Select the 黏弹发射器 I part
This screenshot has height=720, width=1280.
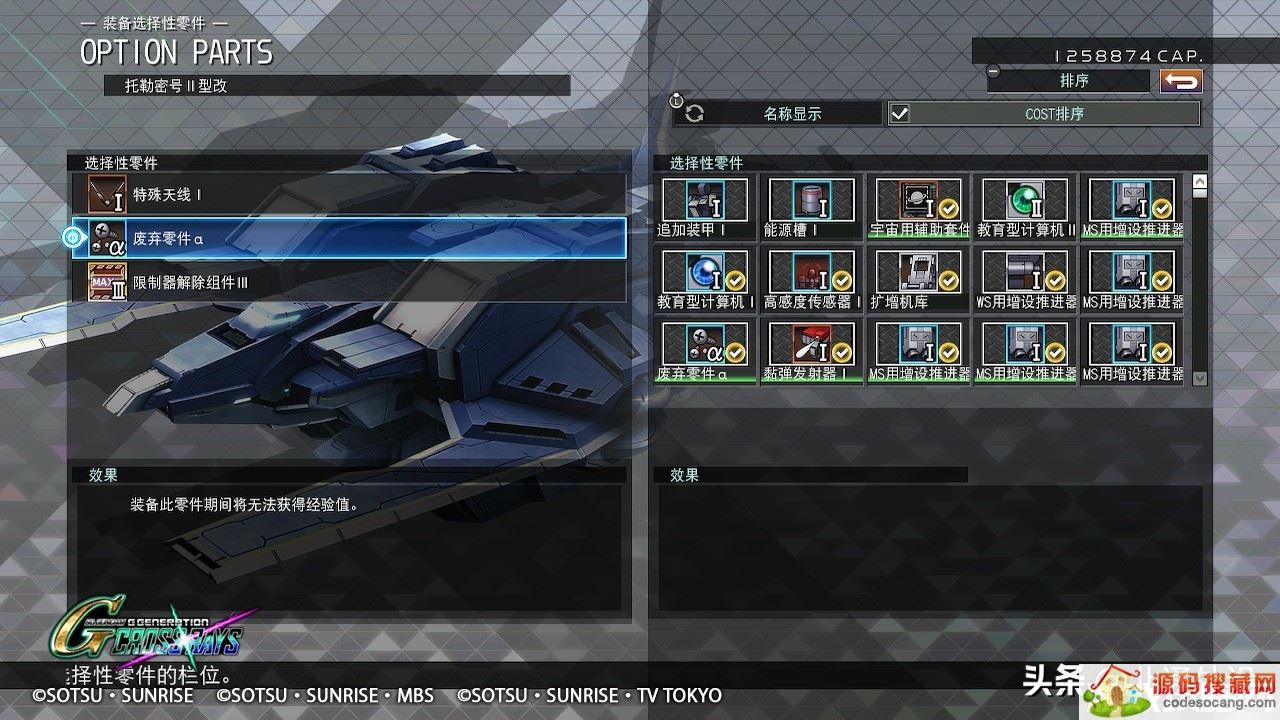pyautogui.click(x=811, y=351)
